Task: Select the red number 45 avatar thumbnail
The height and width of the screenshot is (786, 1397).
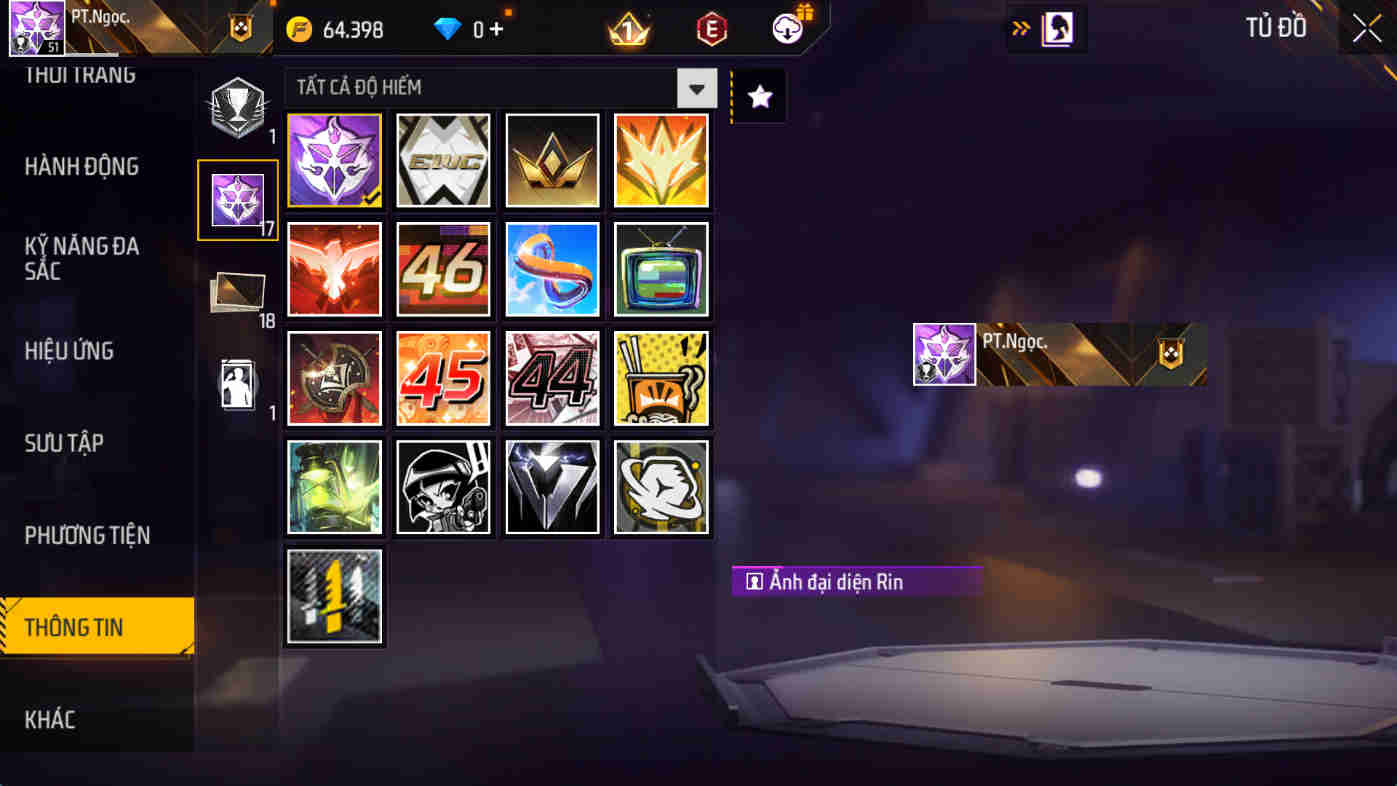Action: tap(443, 378)
